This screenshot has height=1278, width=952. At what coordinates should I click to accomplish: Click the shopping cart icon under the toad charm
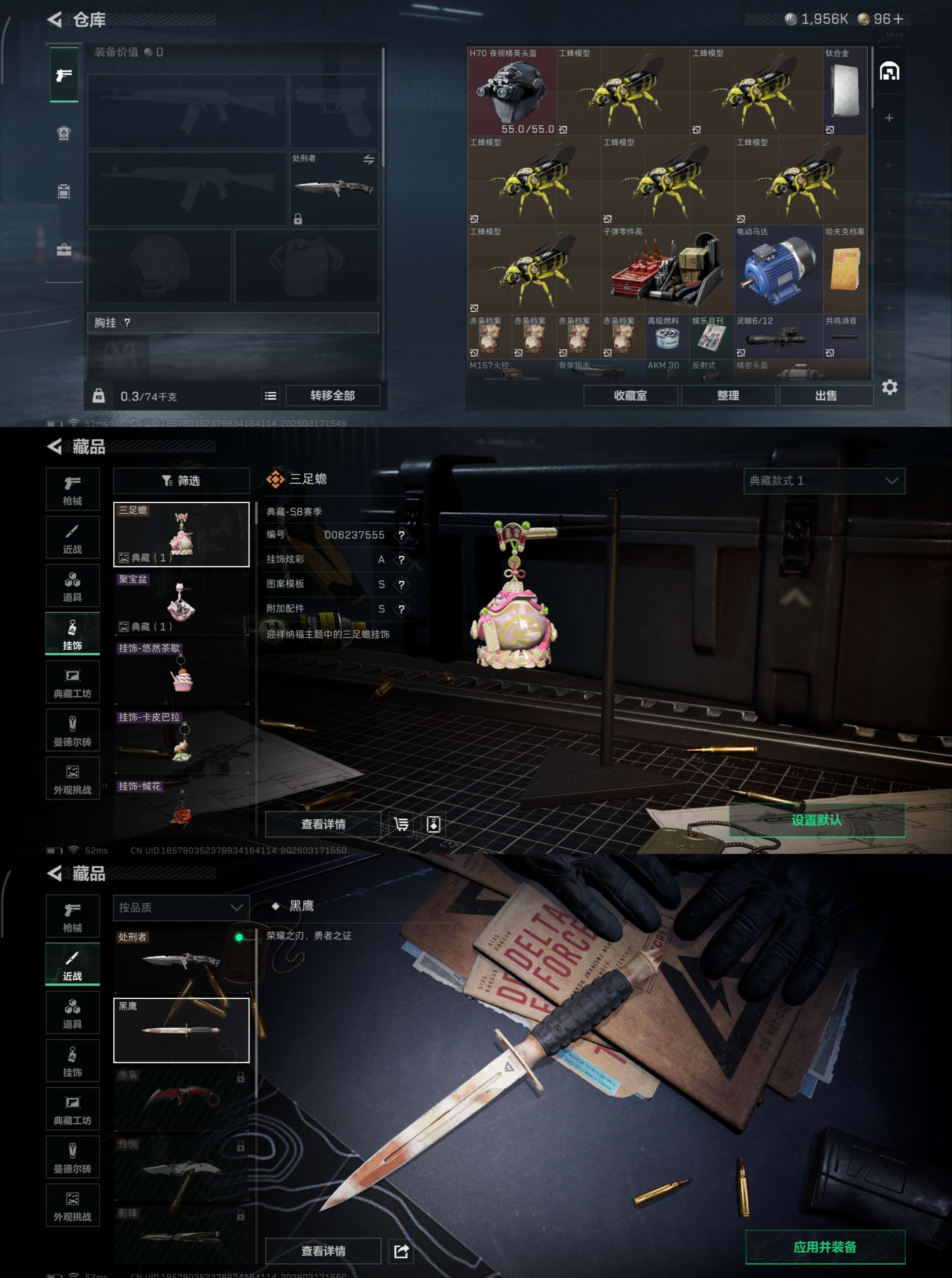click(402, 824)
